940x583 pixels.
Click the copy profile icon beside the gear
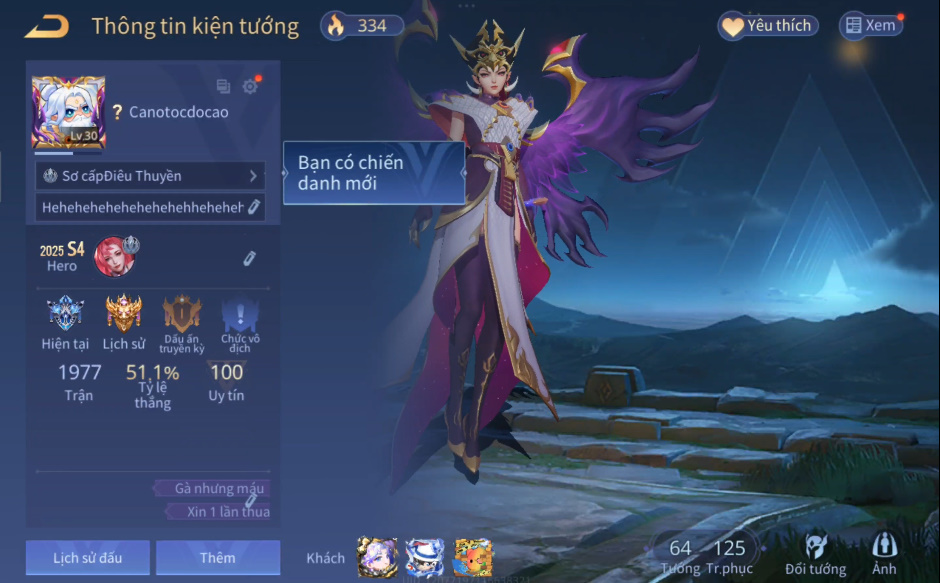pyautogui.click(x=223, y=87)
